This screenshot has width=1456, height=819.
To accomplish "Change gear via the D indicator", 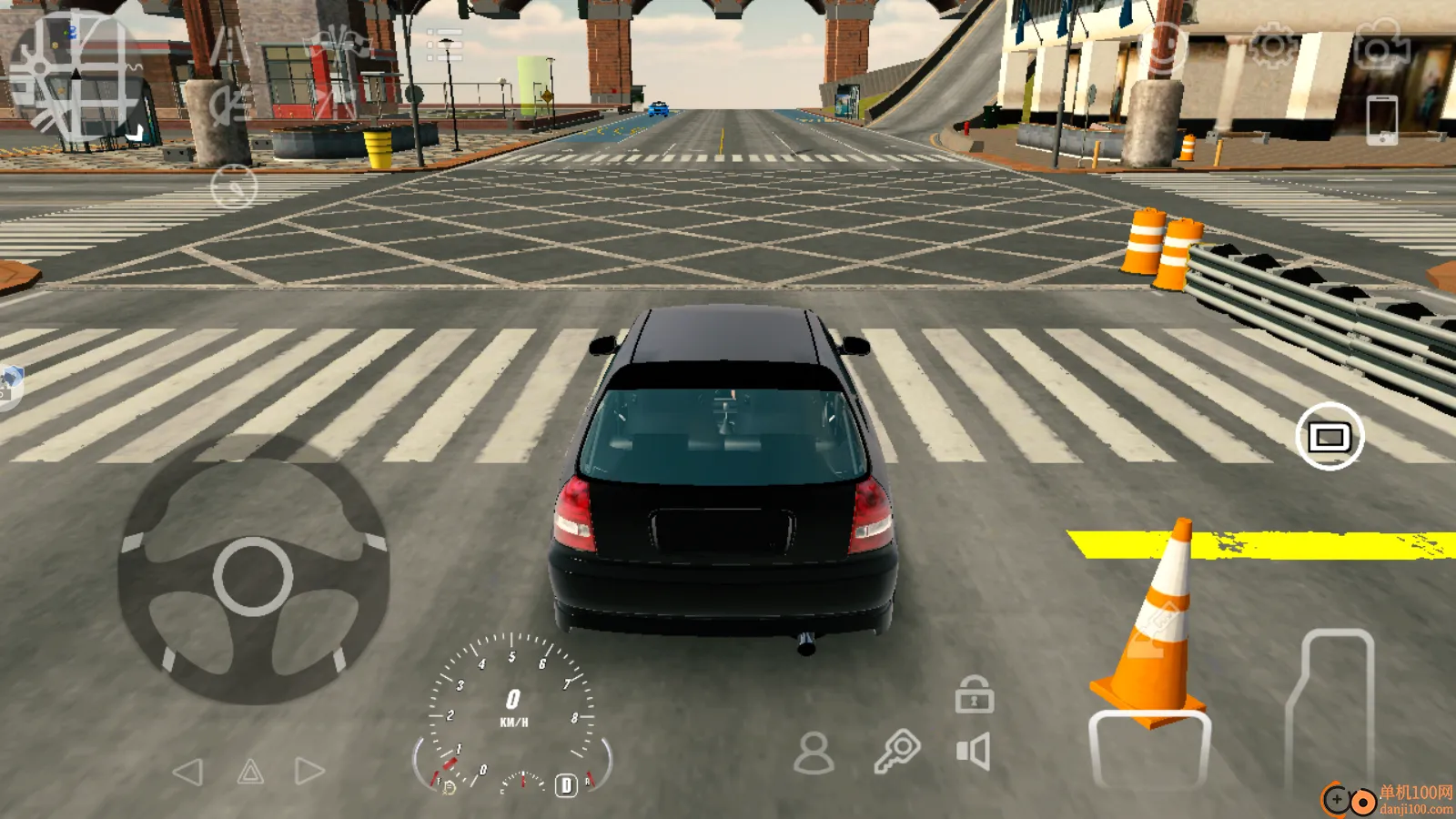I will [566, 784].
